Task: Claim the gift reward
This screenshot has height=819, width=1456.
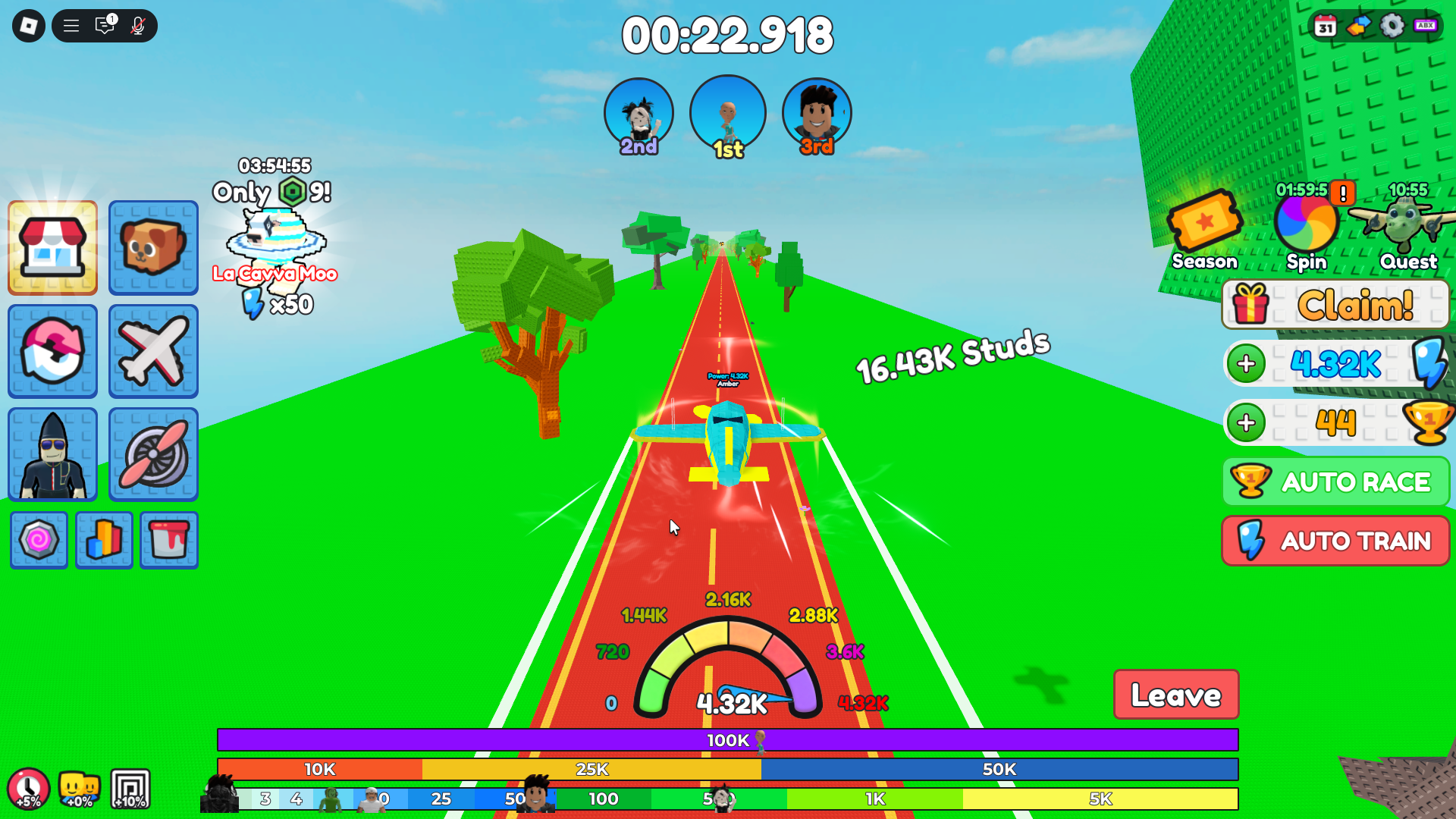Action: click(x=1335, y=305)
